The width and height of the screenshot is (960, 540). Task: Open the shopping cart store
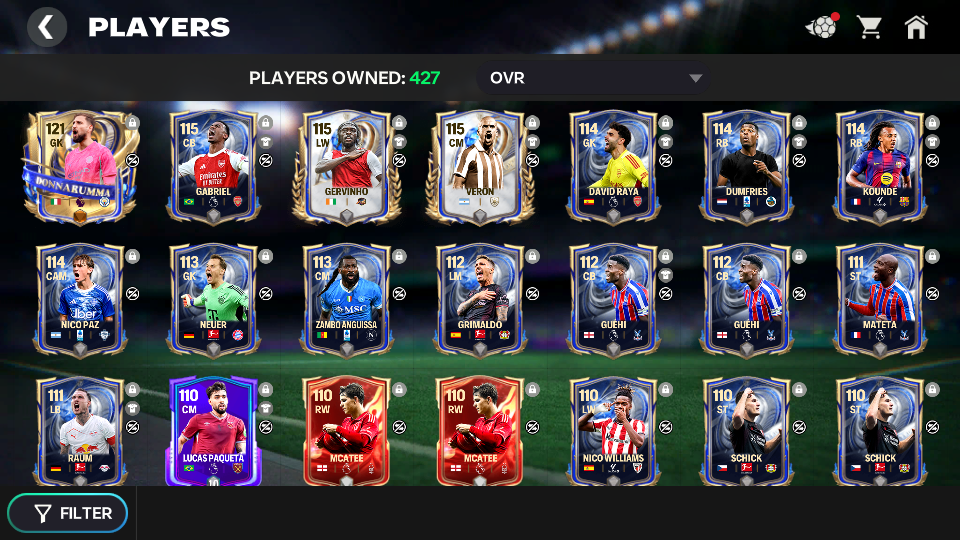(x=869, y=27)
